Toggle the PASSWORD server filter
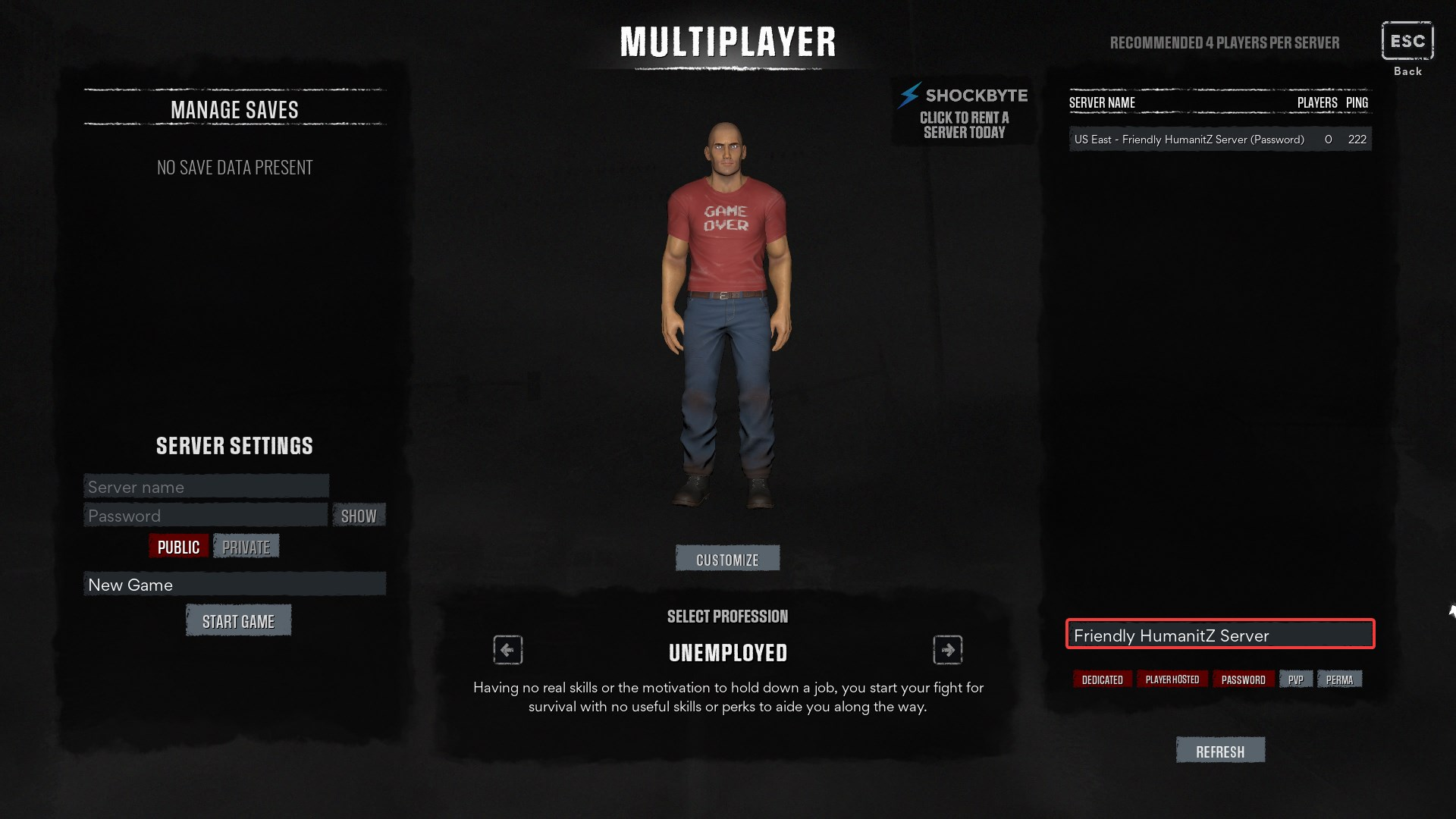Screen dimensions: 1456x819 coord(1243,679)
